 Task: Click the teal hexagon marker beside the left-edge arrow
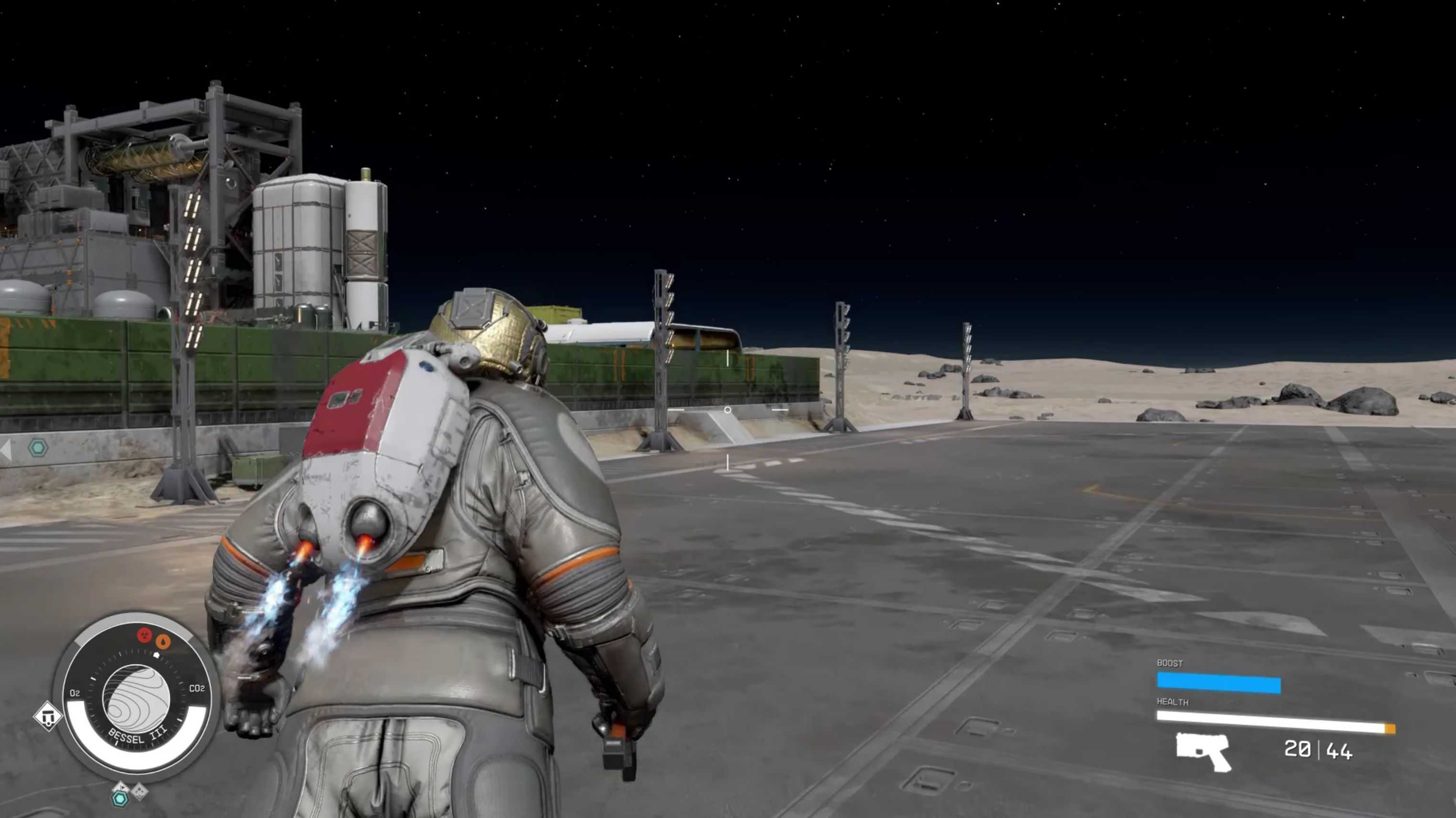[x=38, y=448]
